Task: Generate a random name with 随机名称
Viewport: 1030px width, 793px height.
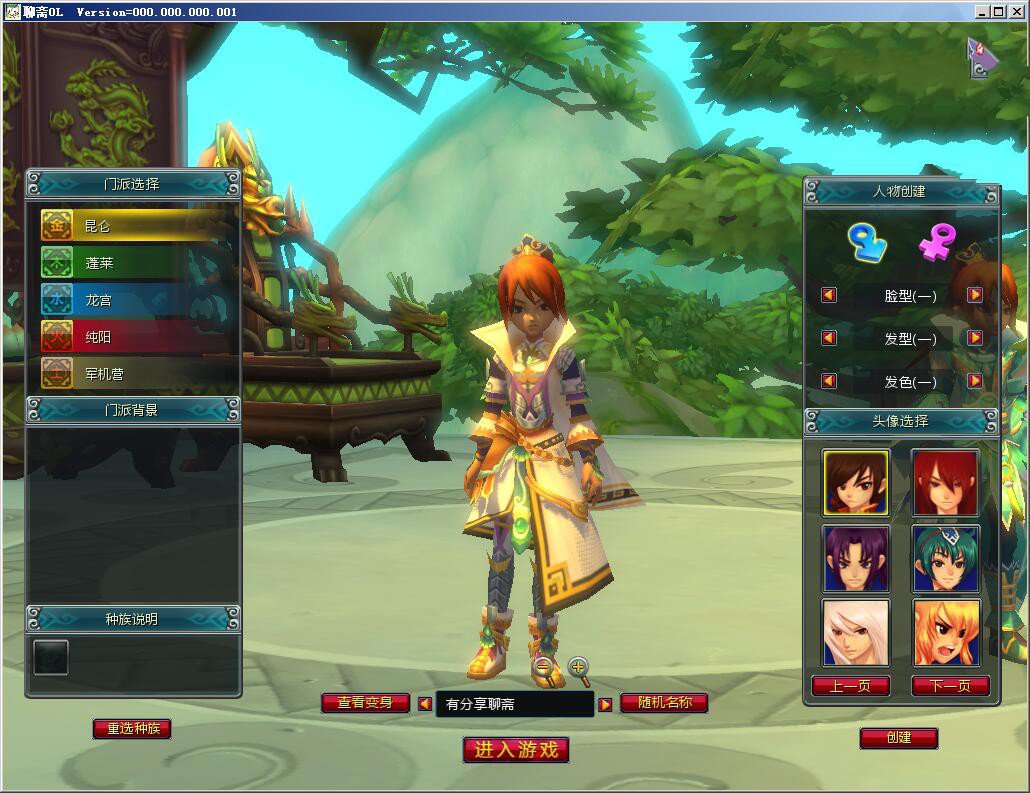Action: click(x=664, y=703)
